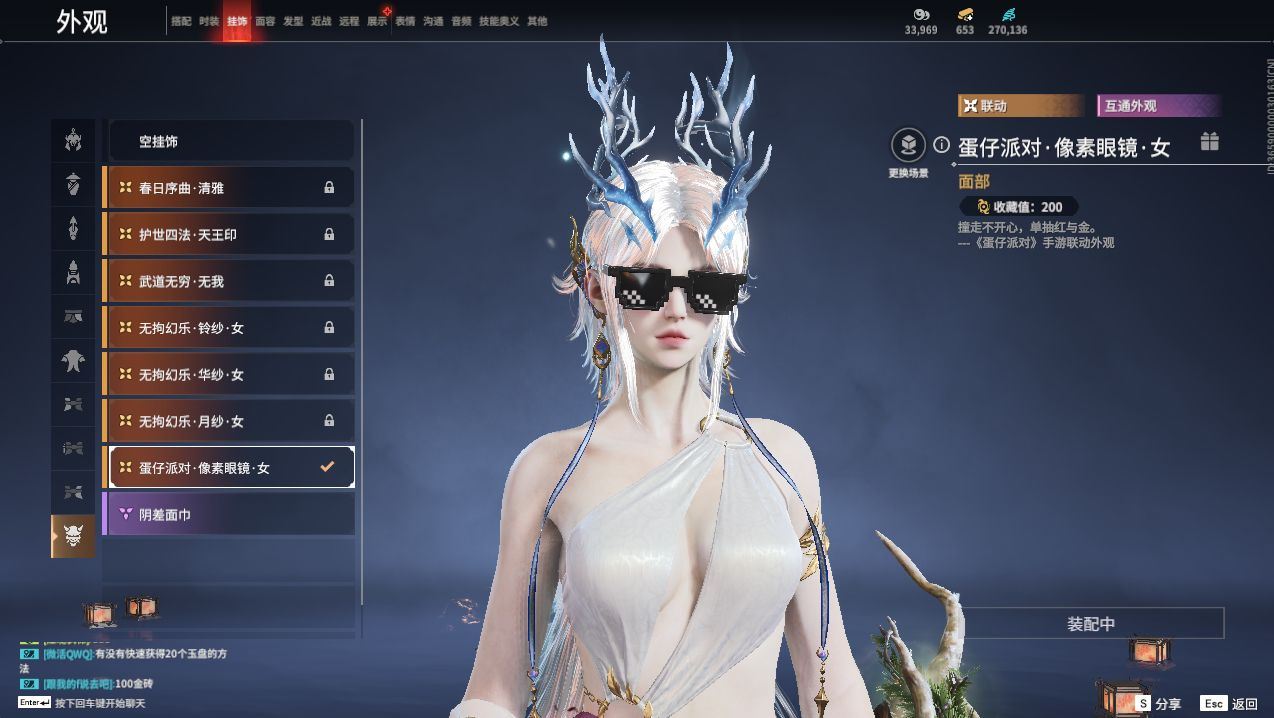Image resolution: width=1274 pixels, height=718 pixels.
Task: Select the demon mask face category icon
Action: pyautogui.click(x=73, y=536)
